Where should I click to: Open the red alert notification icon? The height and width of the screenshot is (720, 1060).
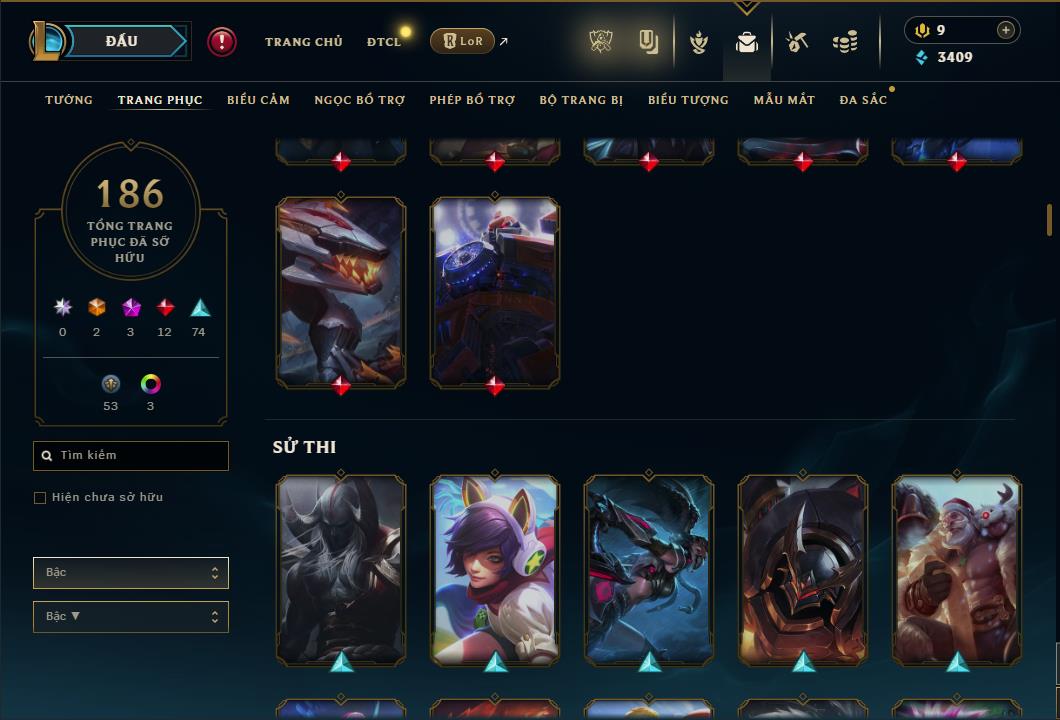pyautogui.click(x=221, y=41)
